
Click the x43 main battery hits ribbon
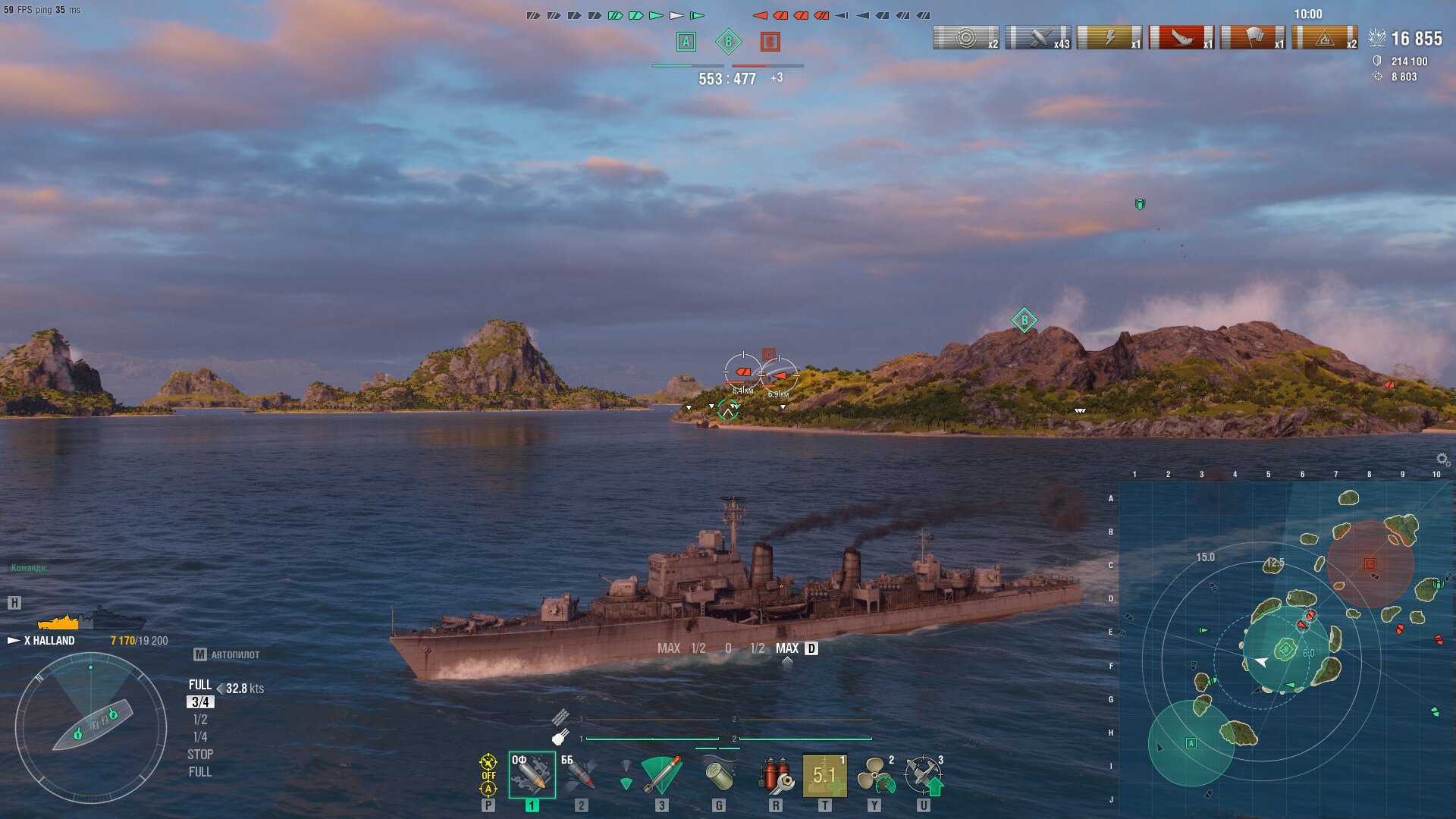(x=1037, y=37)
